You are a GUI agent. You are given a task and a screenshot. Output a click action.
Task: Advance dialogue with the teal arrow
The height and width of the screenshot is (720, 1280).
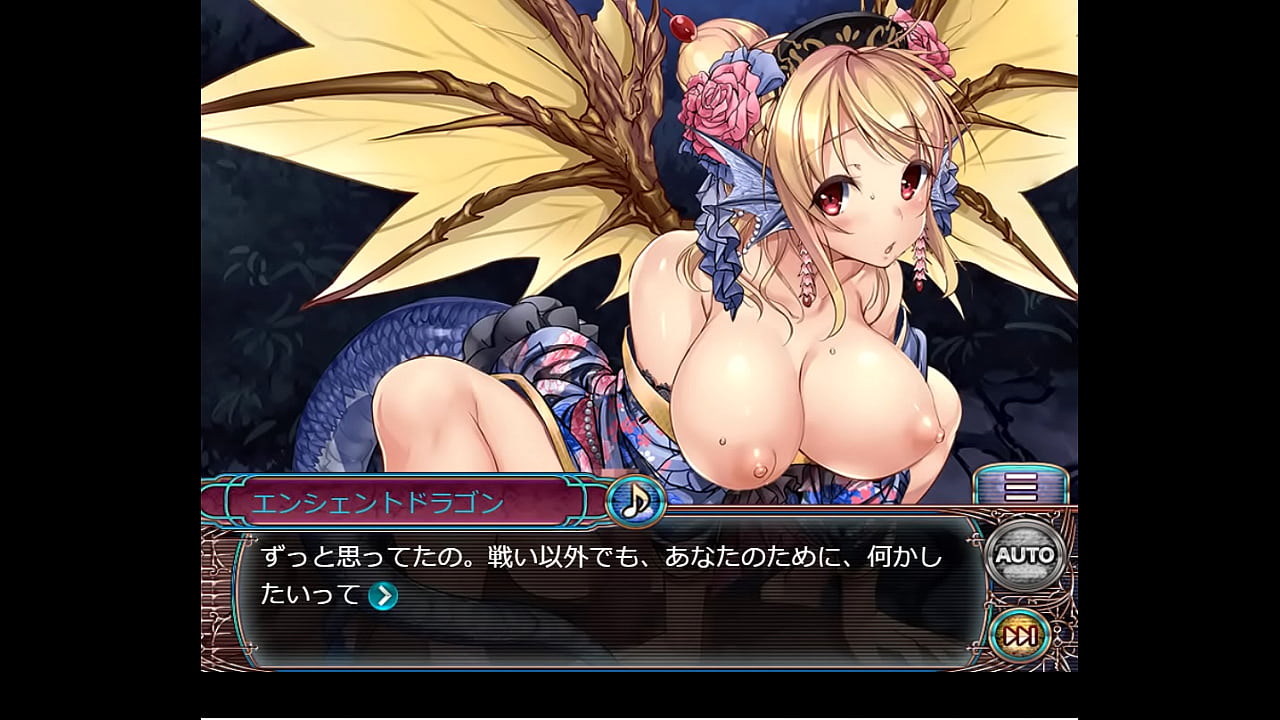pyautogui.click(x=383, y=596)
